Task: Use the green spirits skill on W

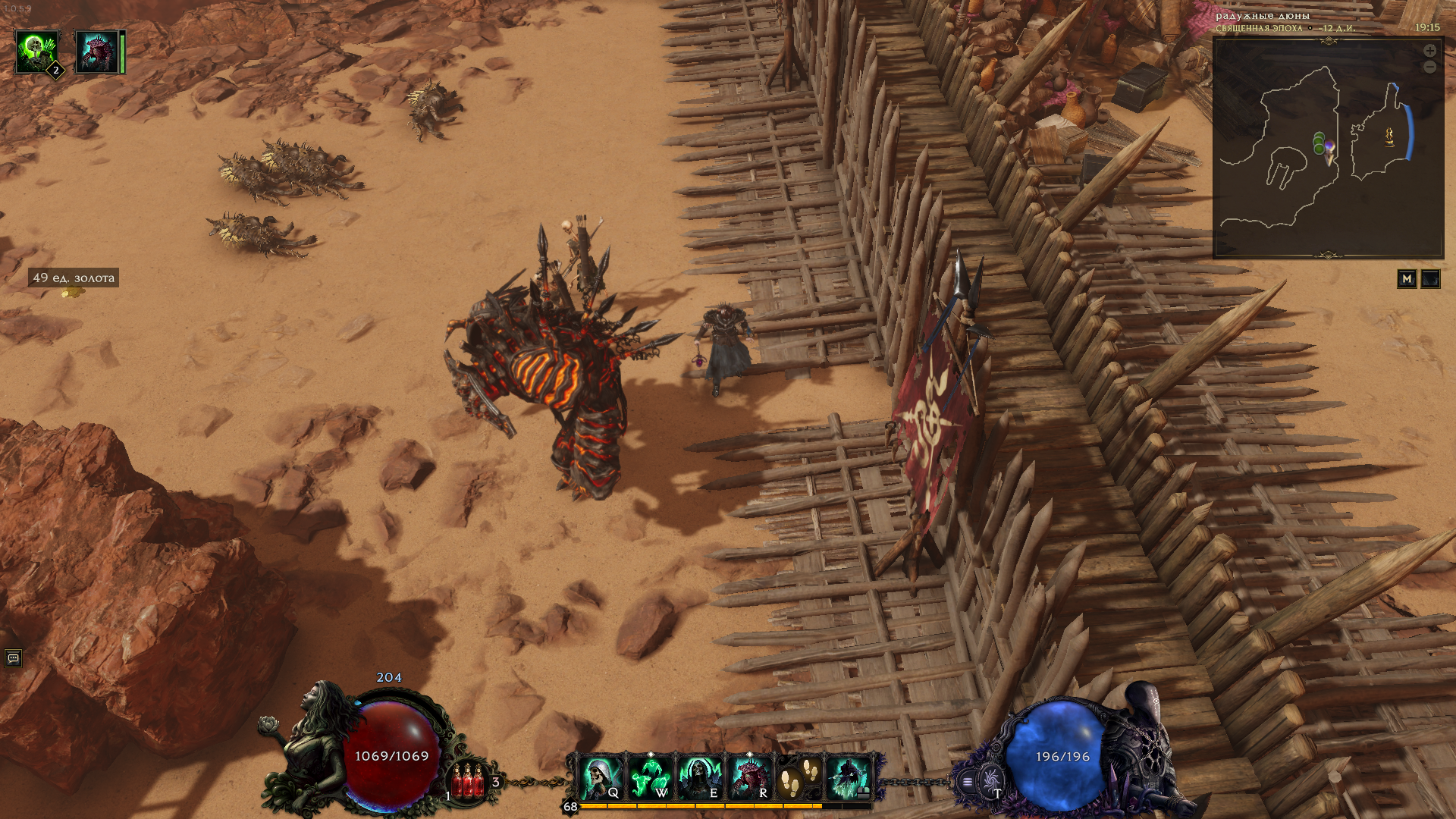Action: coord(651,777)
